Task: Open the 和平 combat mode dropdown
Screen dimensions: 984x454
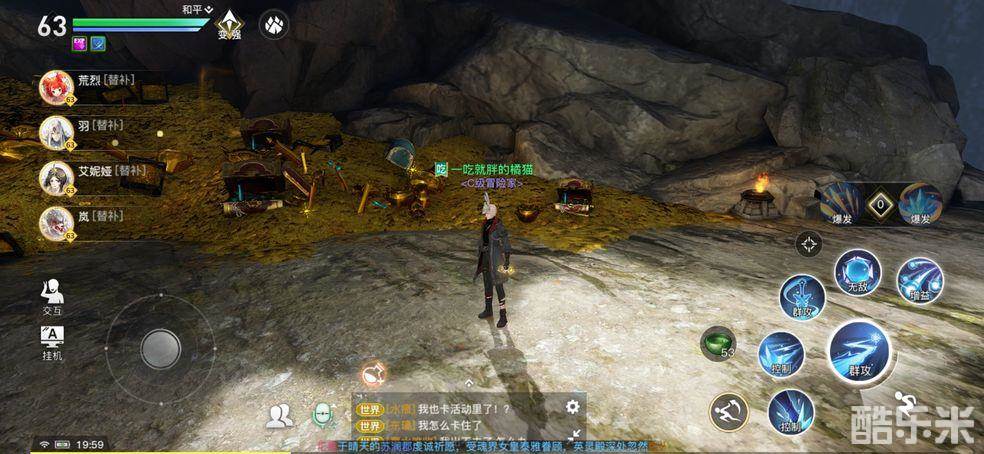Action: click(x=198, y=8)
